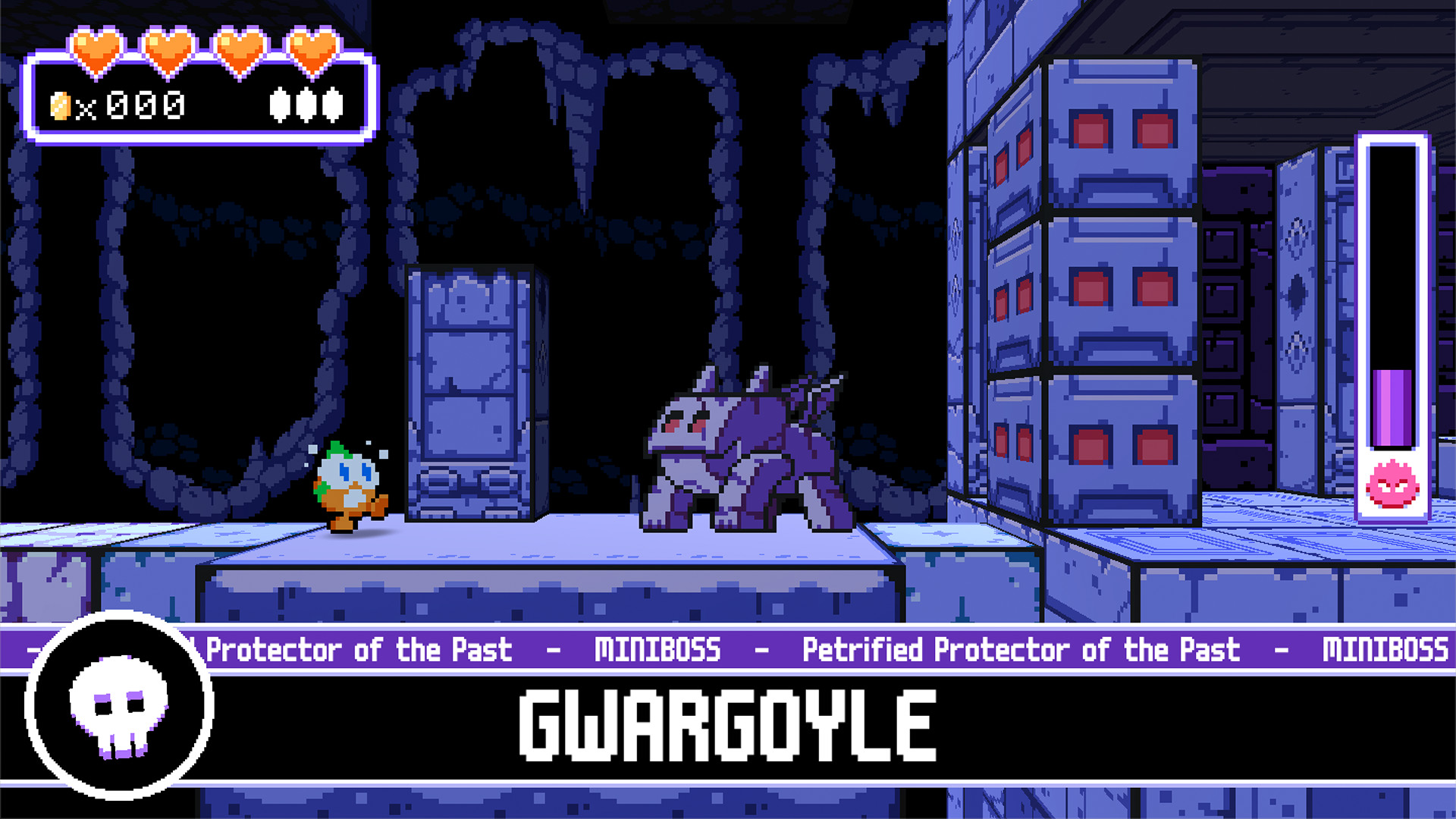Toggle the rightmost egg indicator

tap(331, 106)
